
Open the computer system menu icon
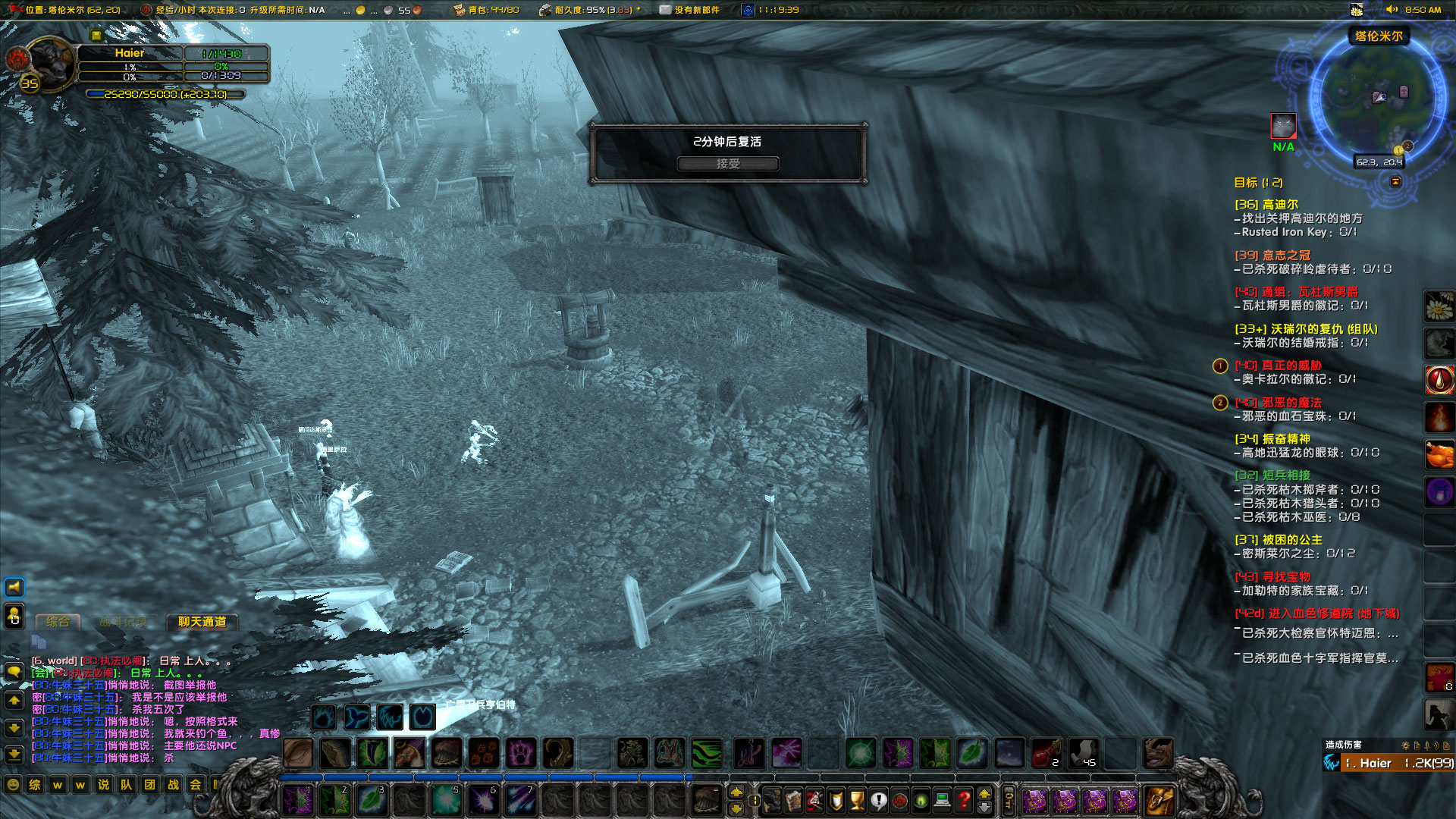(x=942, y=801)
